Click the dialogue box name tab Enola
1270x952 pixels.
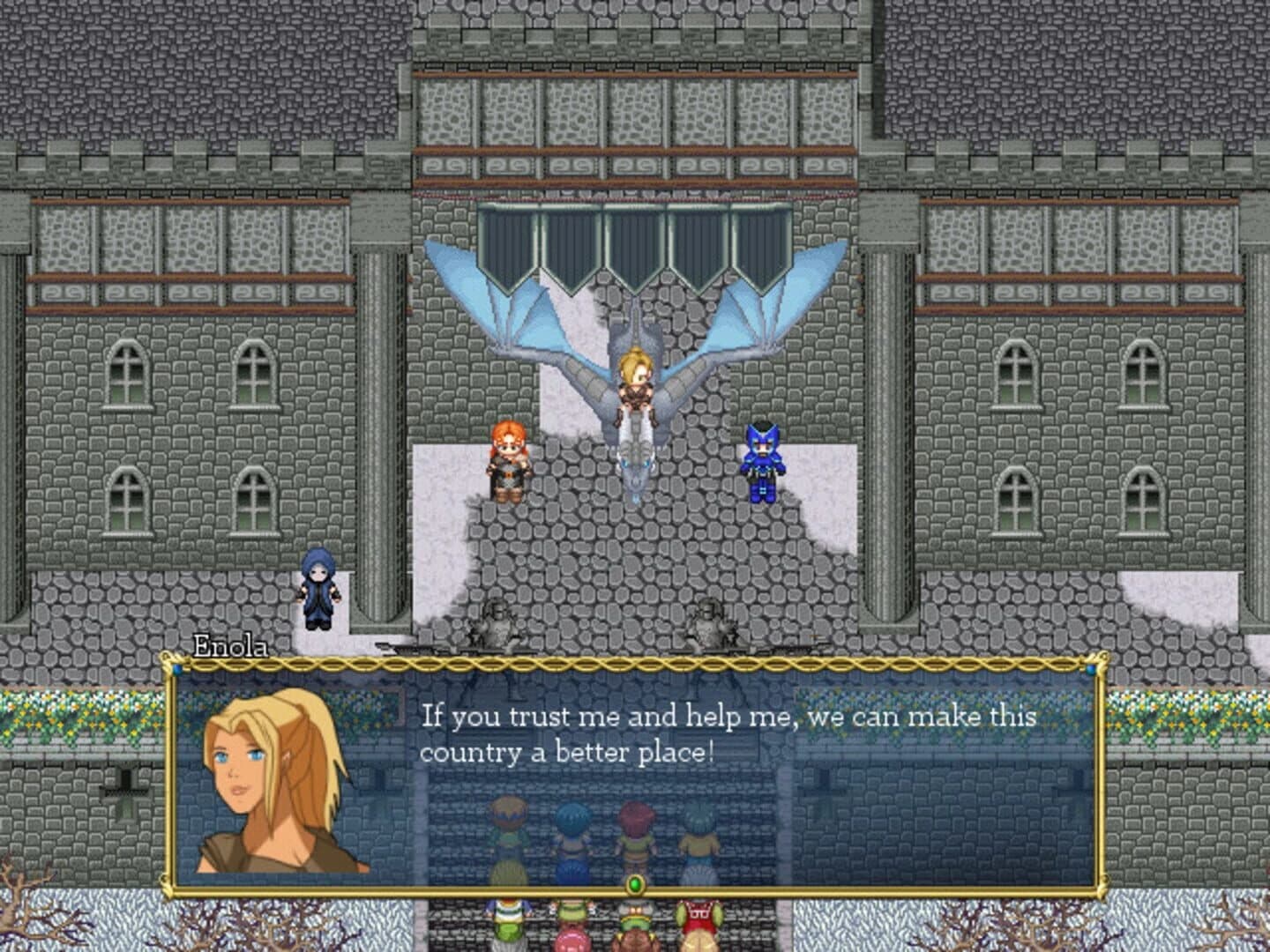231,646
